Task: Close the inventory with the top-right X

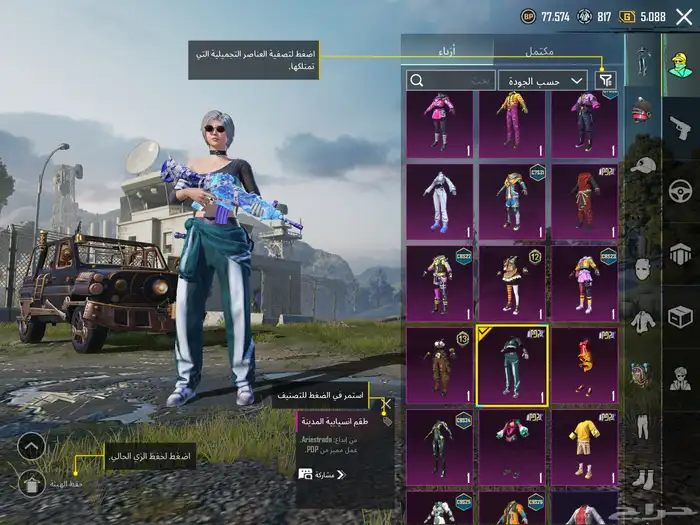Action: pyautogui.click(x=684, y=16)
